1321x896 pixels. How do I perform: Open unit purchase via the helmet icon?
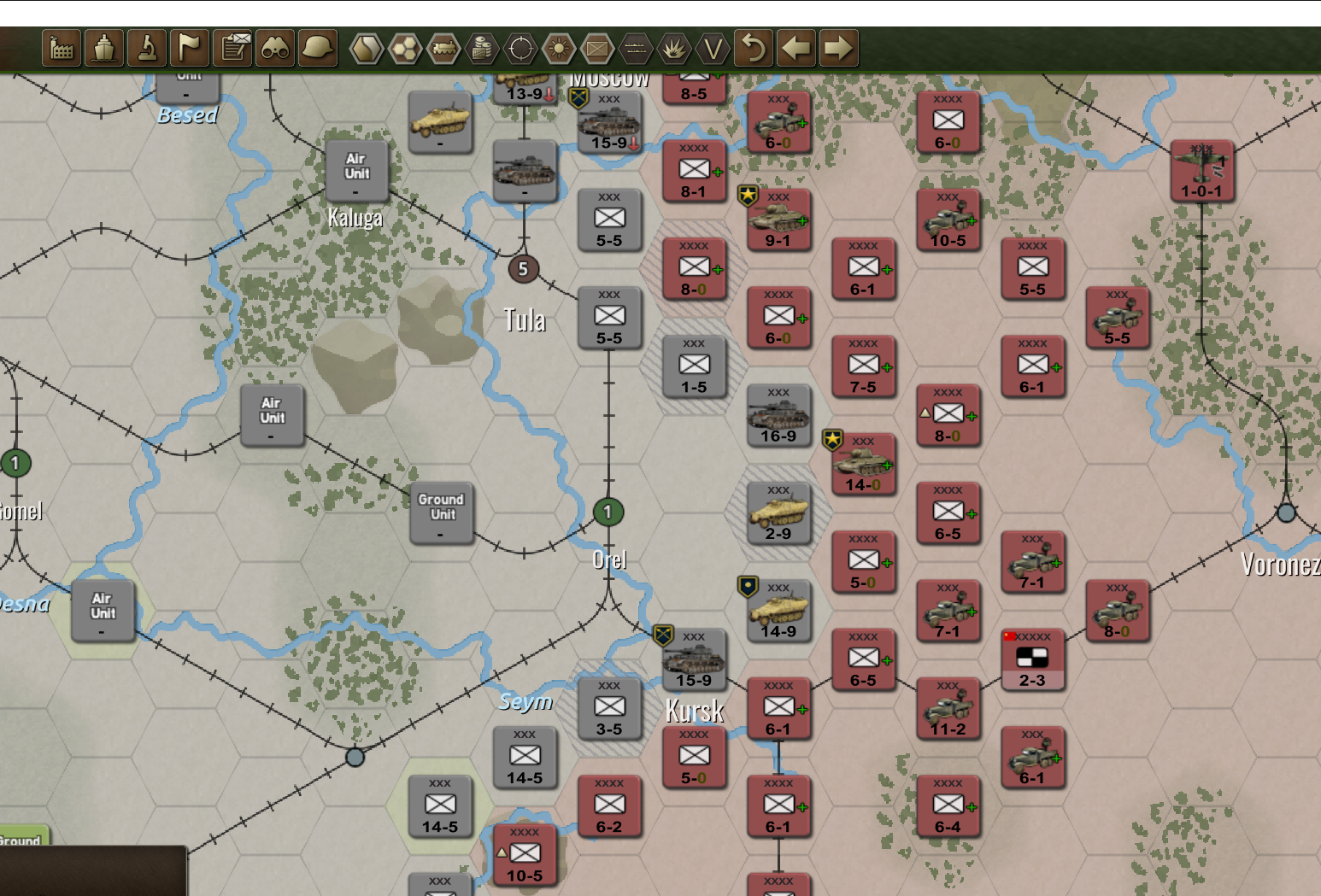[x=317, y=49]
